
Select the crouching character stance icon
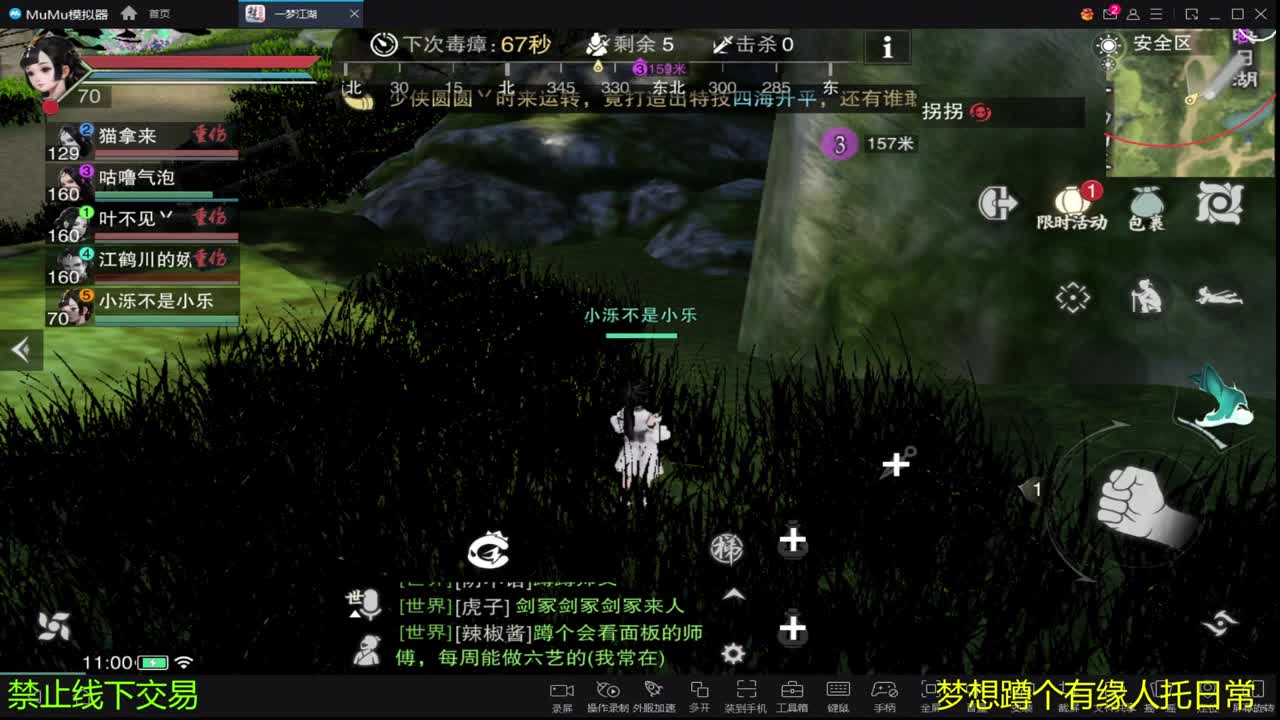[1145, 297]
